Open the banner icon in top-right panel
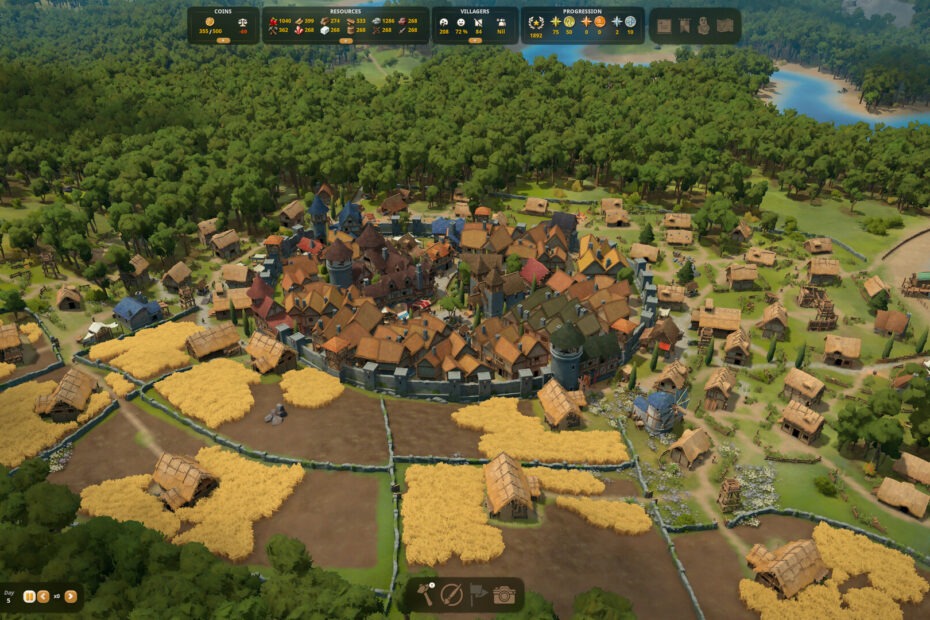 click(x=682, y=26)
